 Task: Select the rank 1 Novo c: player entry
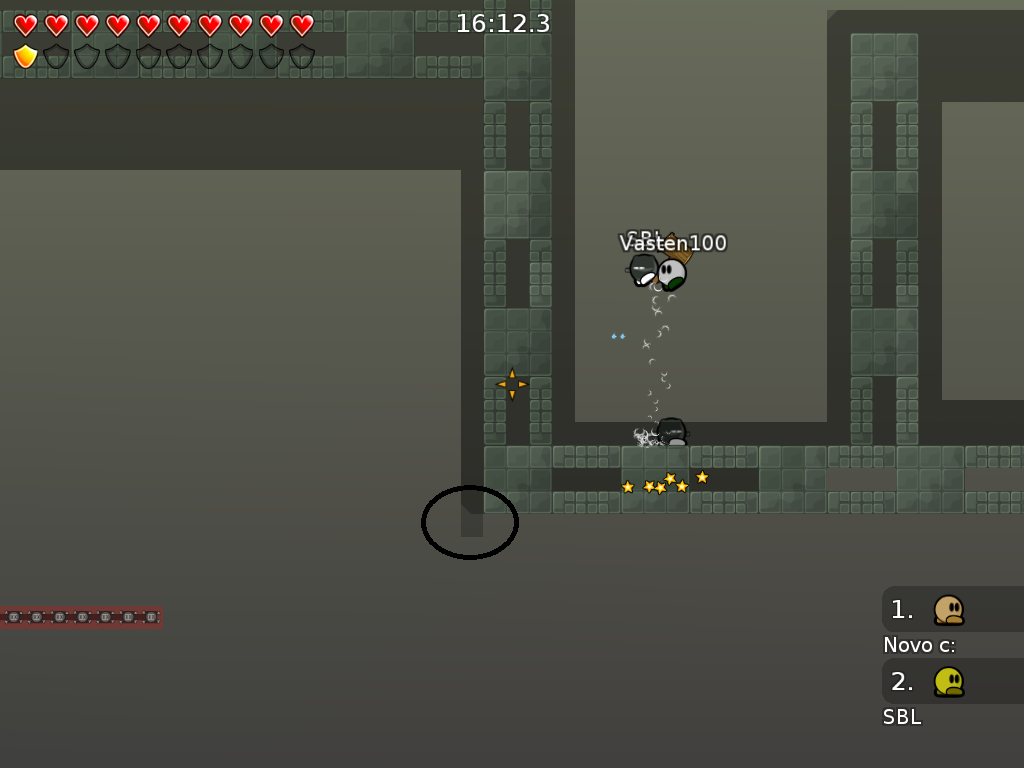pyautogui.click(x=951, y=609)
